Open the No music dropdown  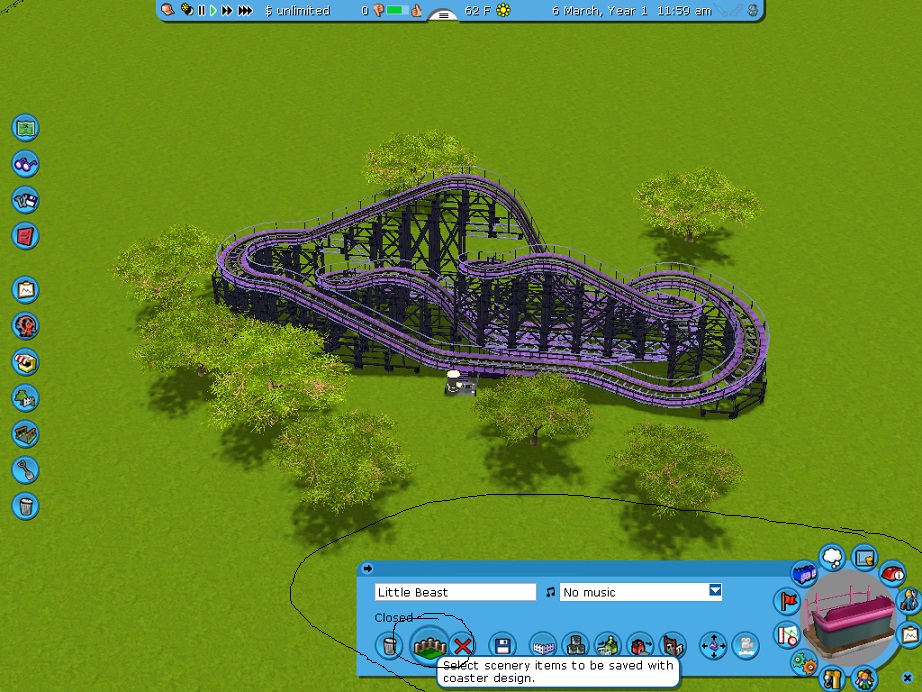pyautogui.click(x=715, y=591)
